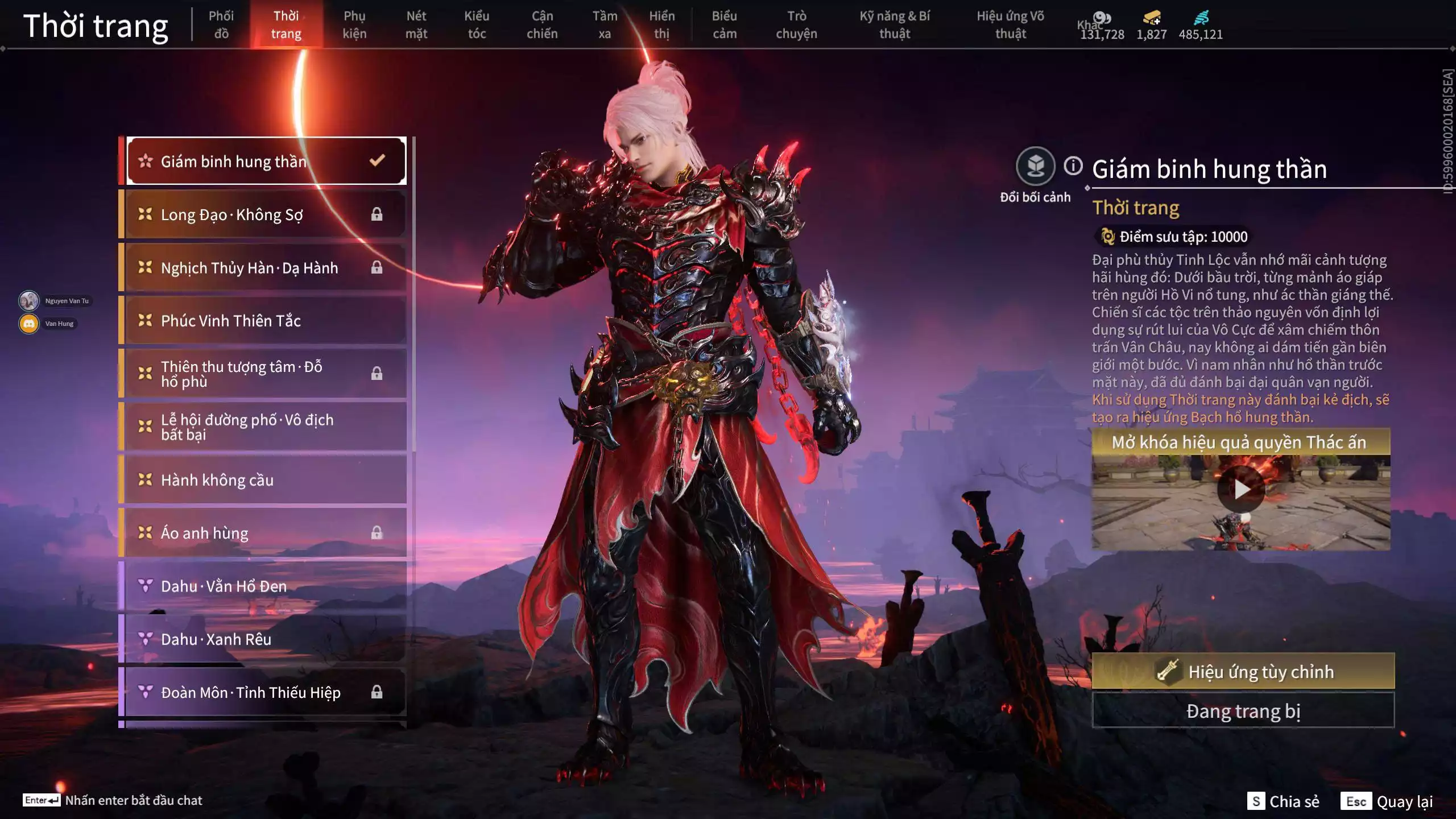Play the outfit effect preview video
This screenshot has width=1456, height=819.
pos(1241,489)
